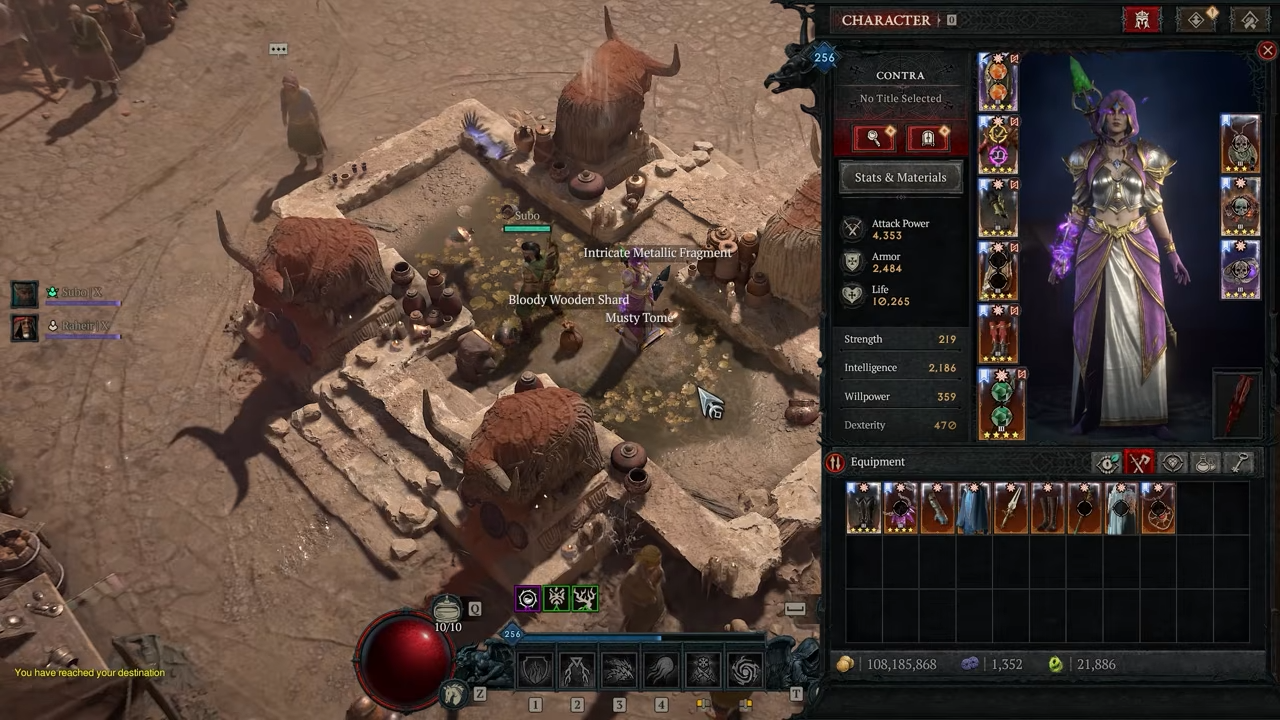Select the Equipment inventory tab with crossed weapons
This screenshot has height=720, width=1280.
[1140, 462]
